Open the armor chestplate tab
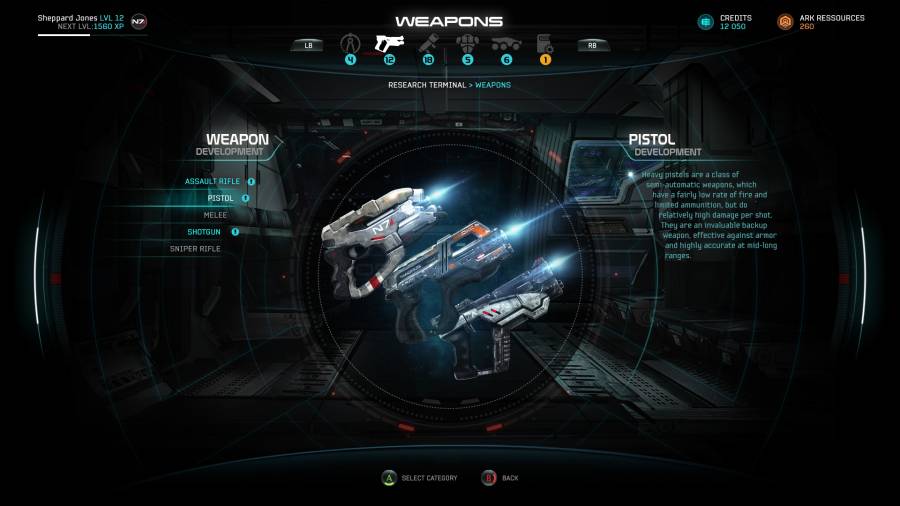The width and height of the screenshot is (900, 506). tap(466, 44)
